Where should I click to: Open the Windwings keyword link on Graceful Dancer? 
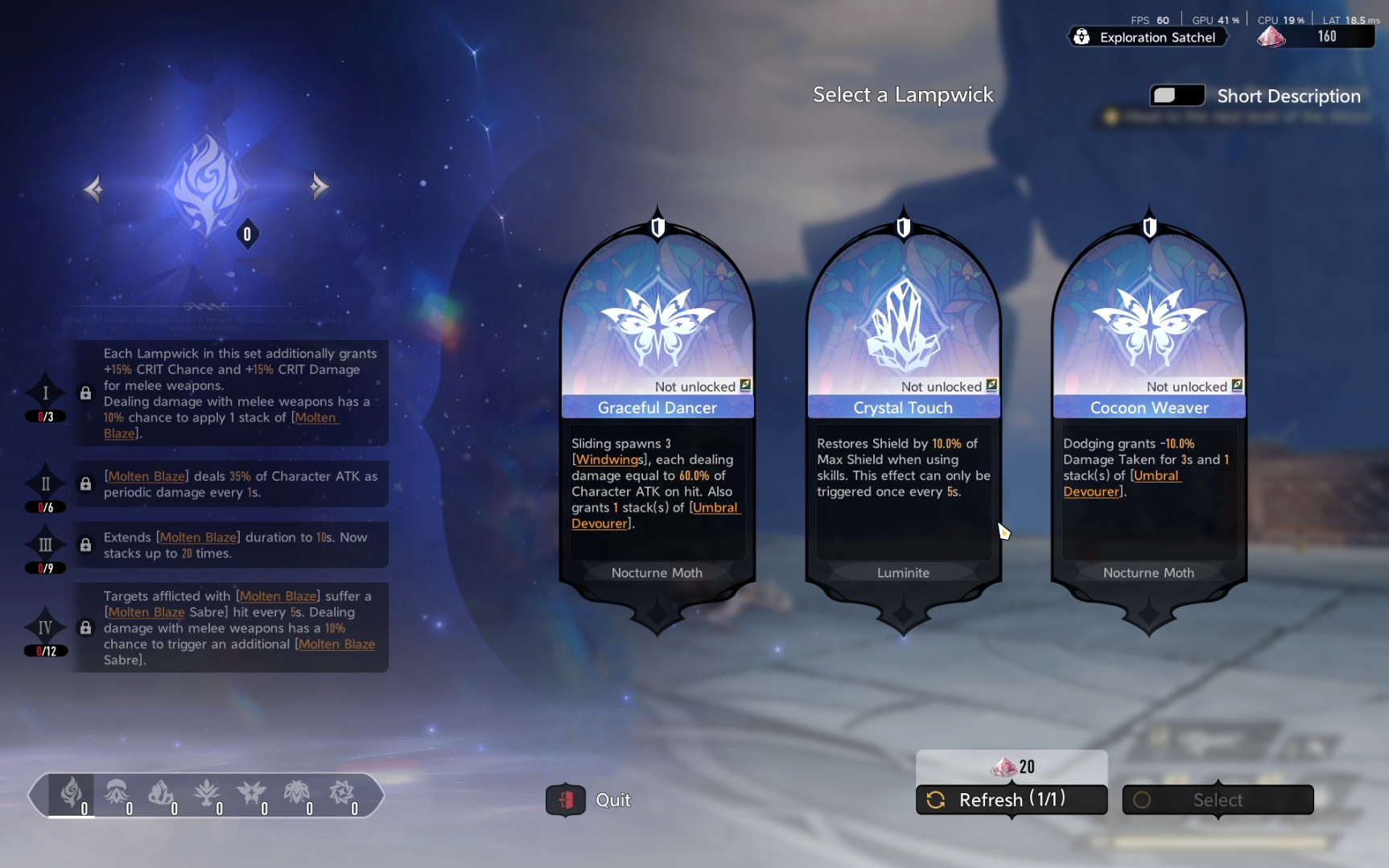click(x=609, y=459)
